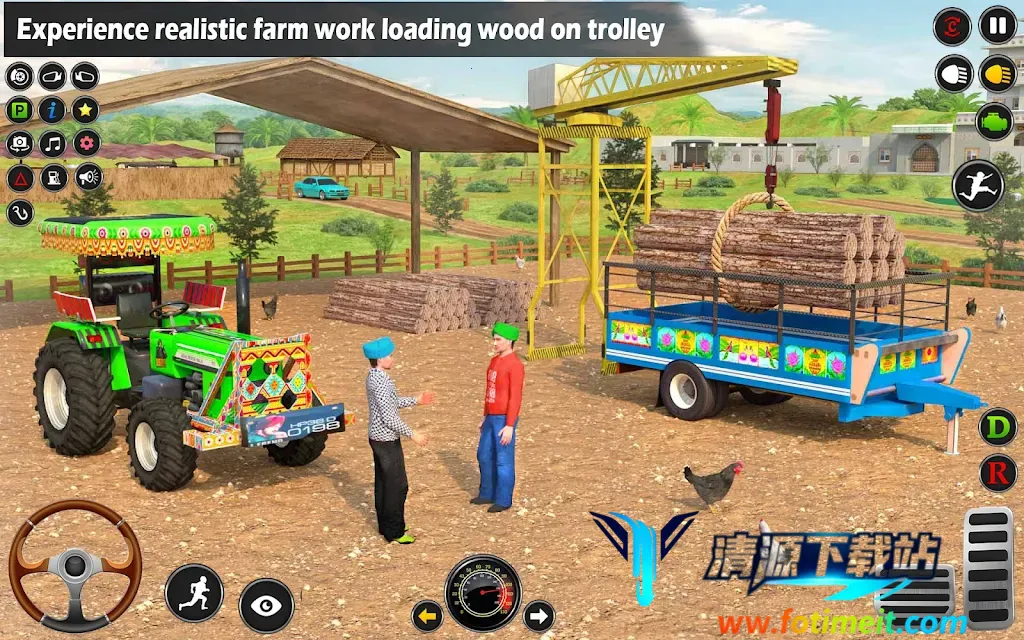
Task: Select Reverse gear with the red R button
Action: [997, 473]
